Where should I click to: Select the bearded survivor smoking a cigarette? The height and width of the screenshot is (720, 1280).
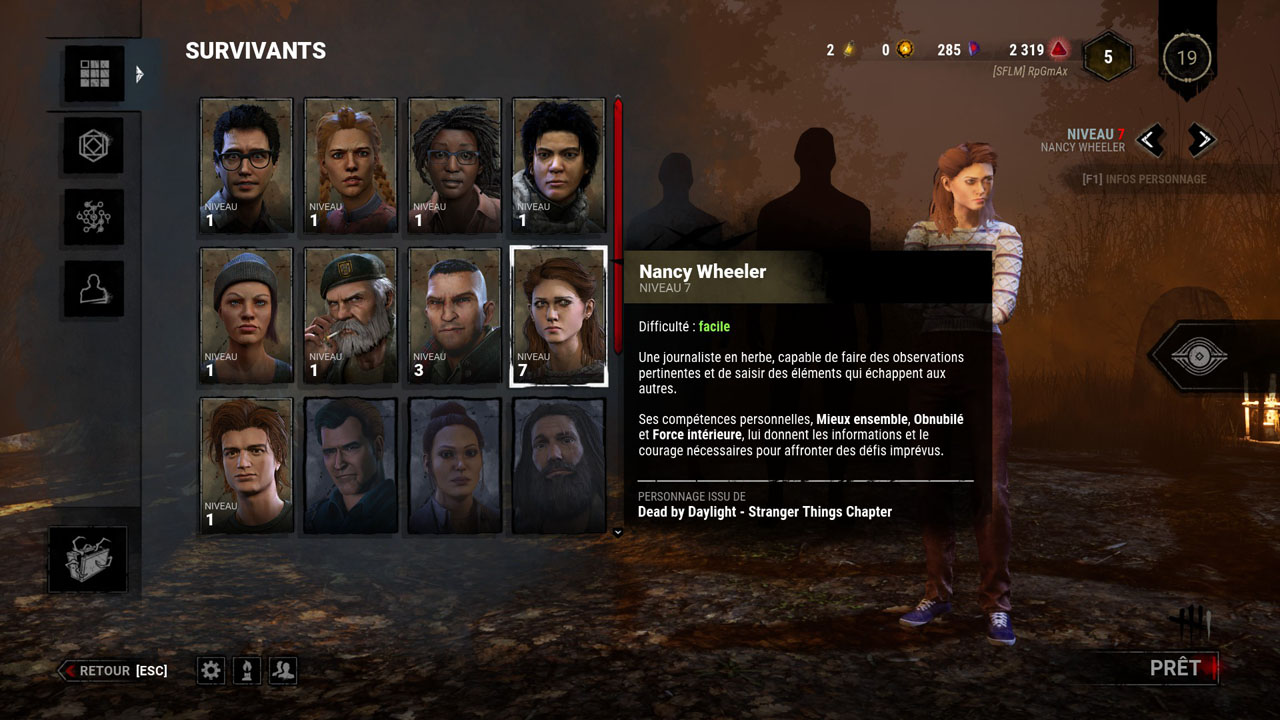349,315
